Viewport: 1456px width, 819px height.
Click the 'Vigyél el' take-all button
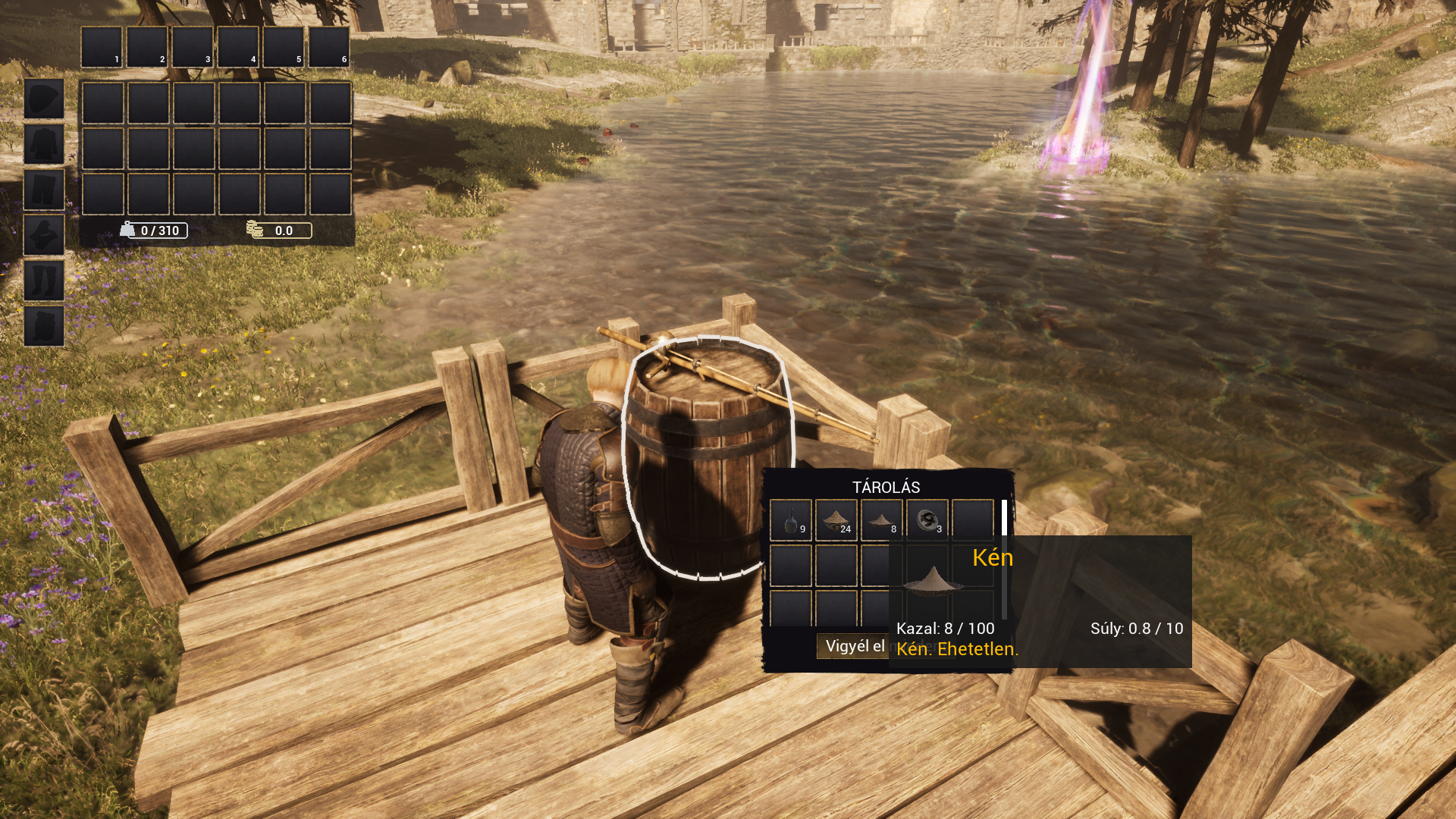[854, 646]
